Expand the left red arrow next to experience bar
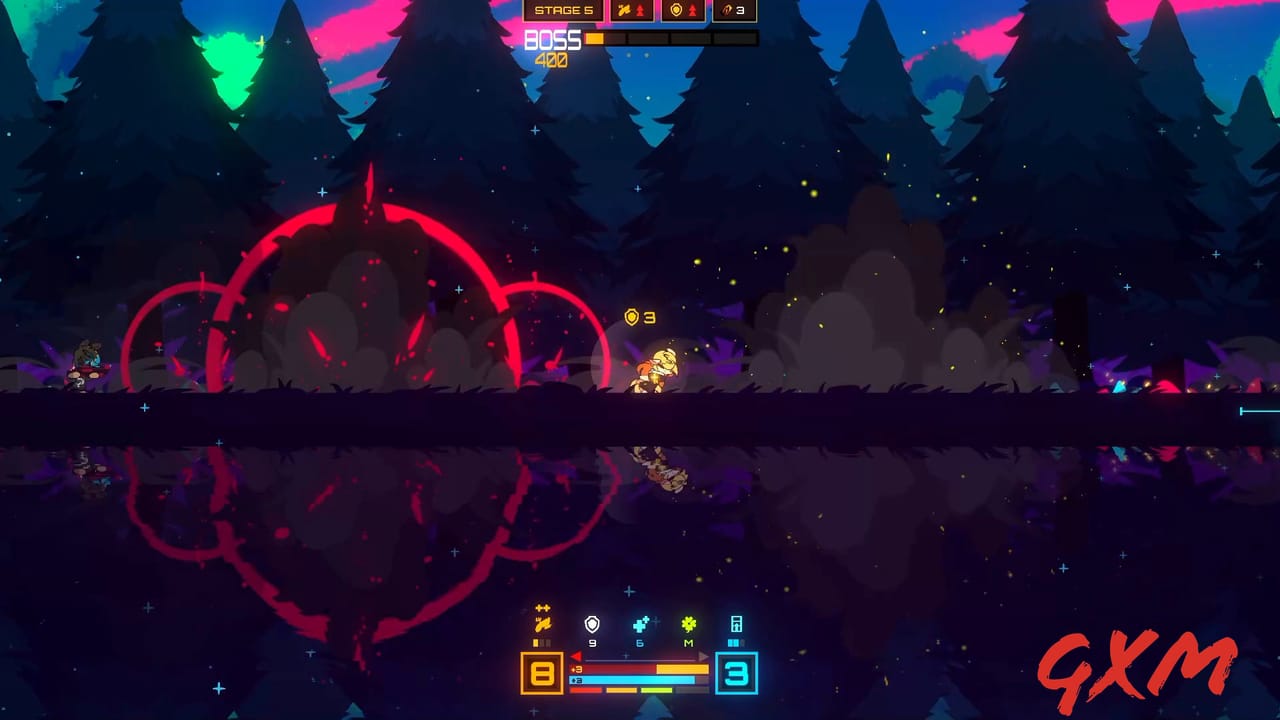The width and height of the screenshot is (1280, 720). pyautogui.click(x=576, y=656)
